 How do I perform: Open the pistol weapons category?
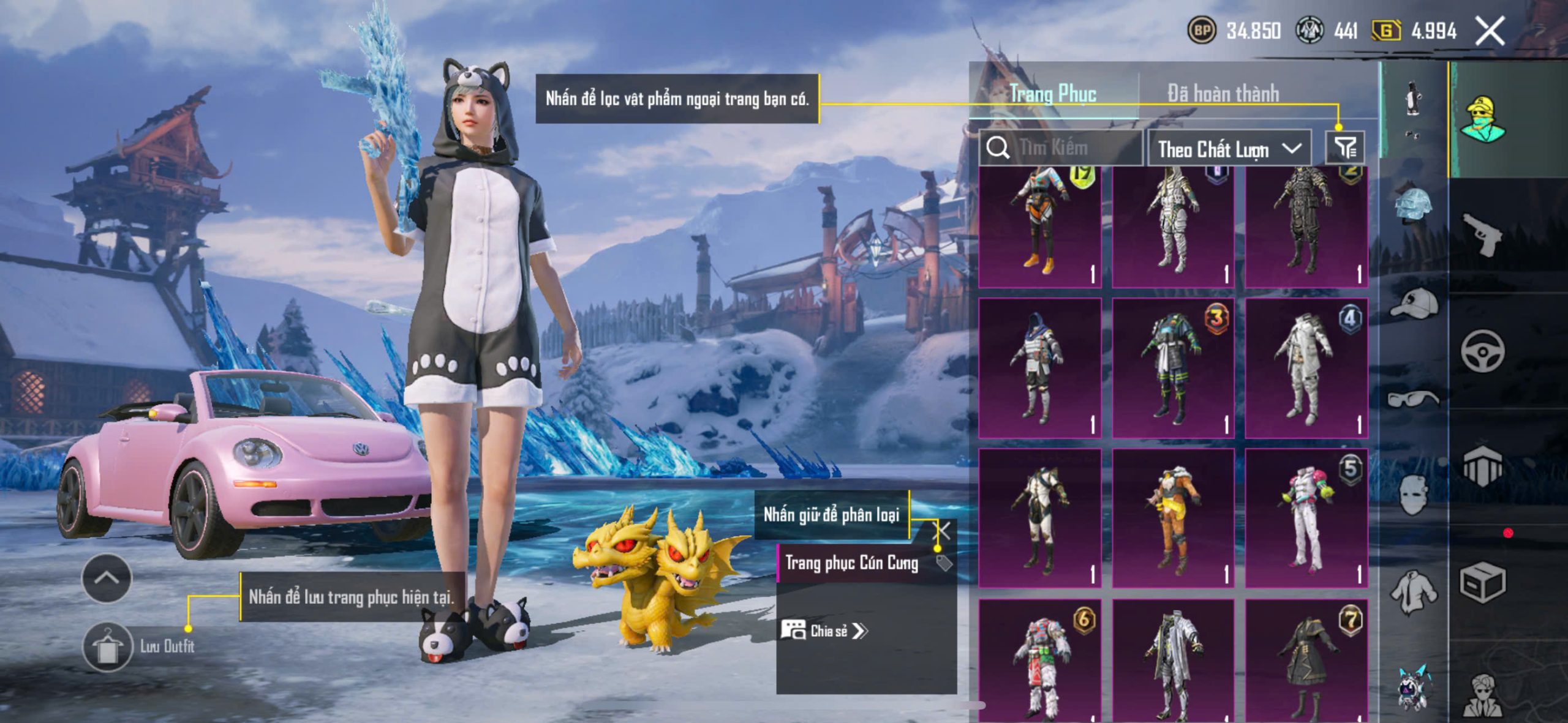click(x=1482, y=233)
